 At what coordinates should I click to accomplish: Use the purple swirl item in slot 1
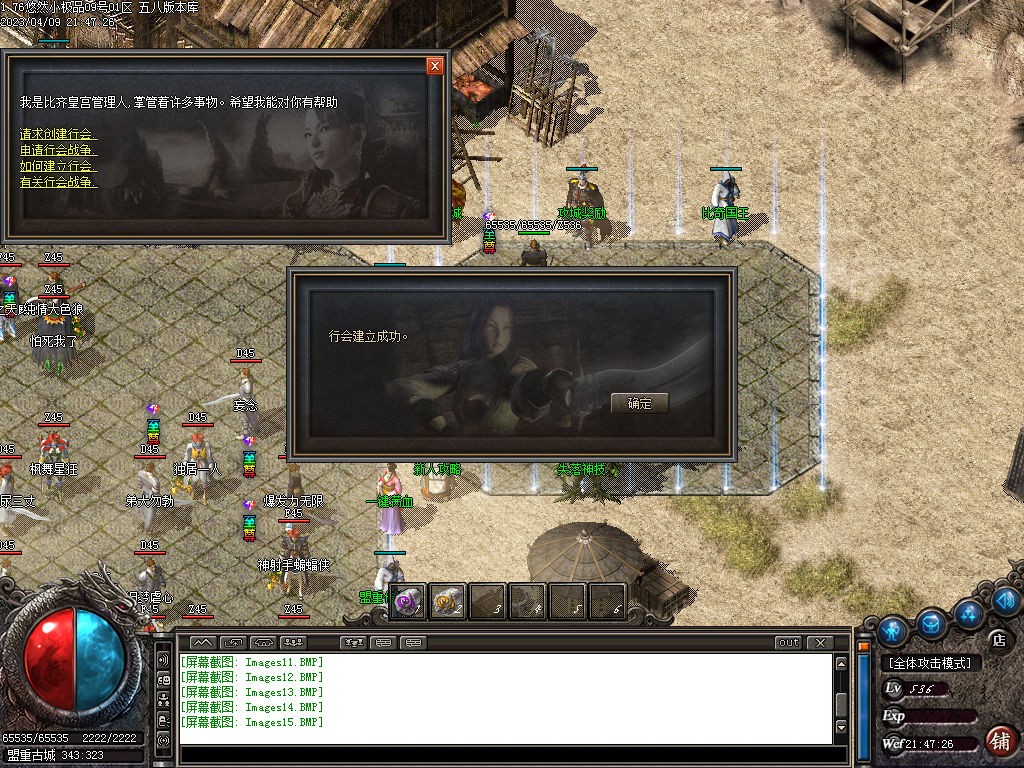[408, 601]
